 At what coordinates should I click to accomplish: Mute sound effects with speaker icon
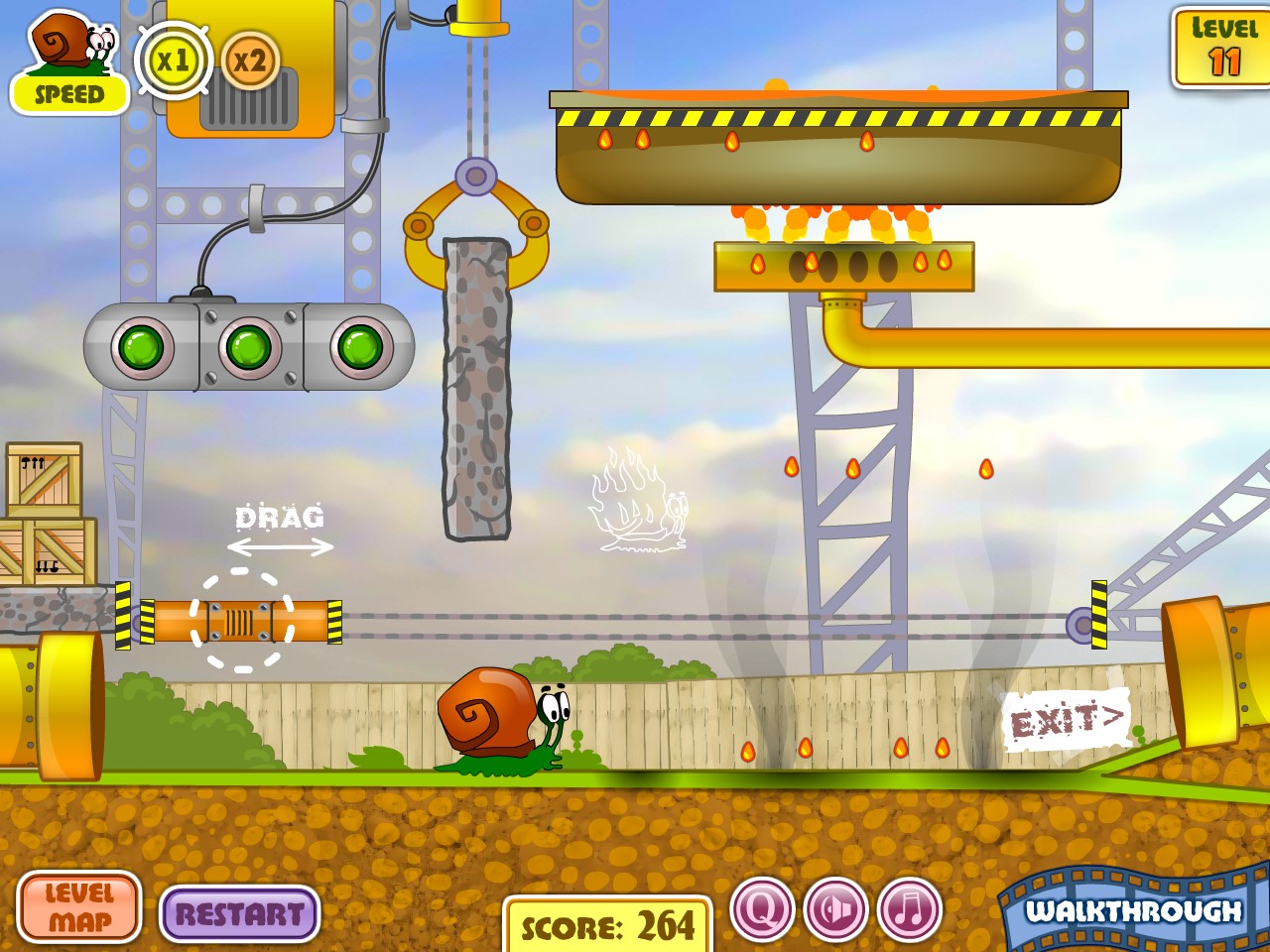tap(835, 909)
